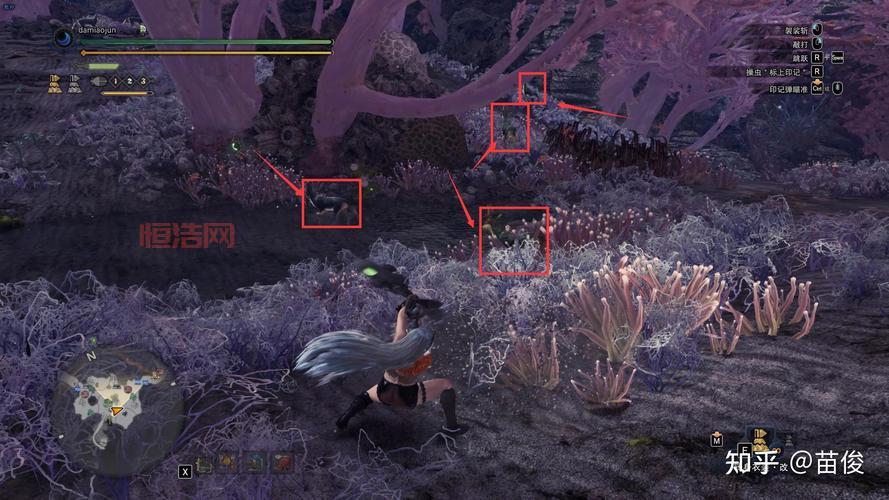Click the kinsect extract slots indicator
The height and width of the screenshot is (500, 889).
[128, 81]
